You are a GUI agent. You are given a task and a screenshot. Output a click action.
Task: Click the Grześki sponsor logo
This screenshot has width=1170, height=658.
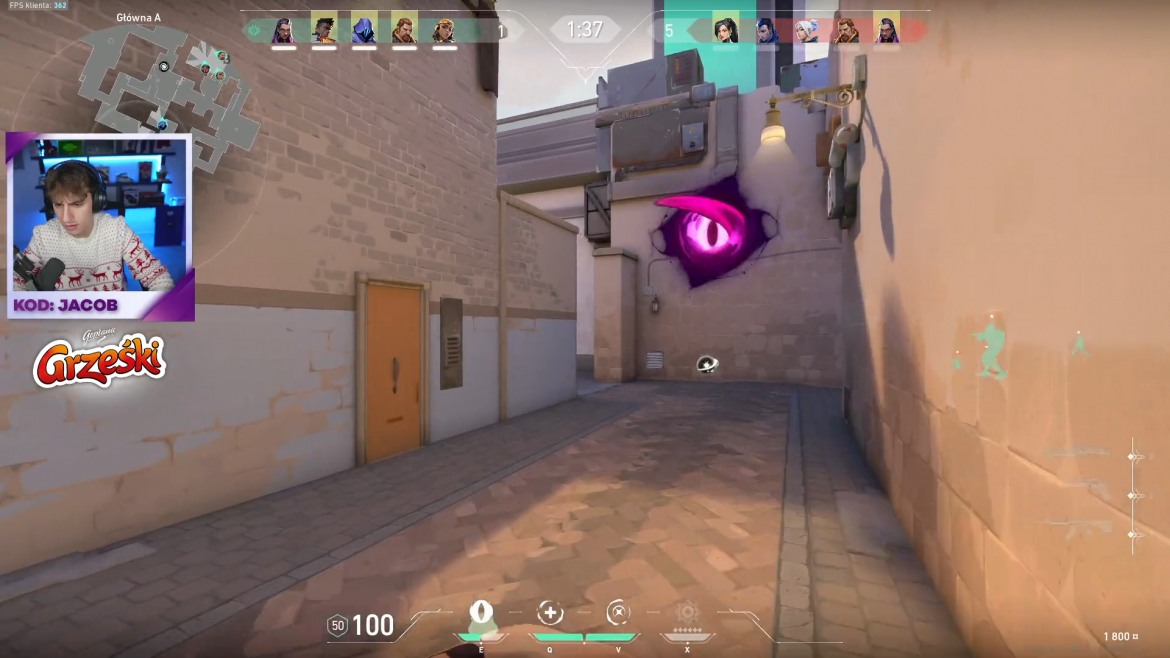[x=99, y=361]
